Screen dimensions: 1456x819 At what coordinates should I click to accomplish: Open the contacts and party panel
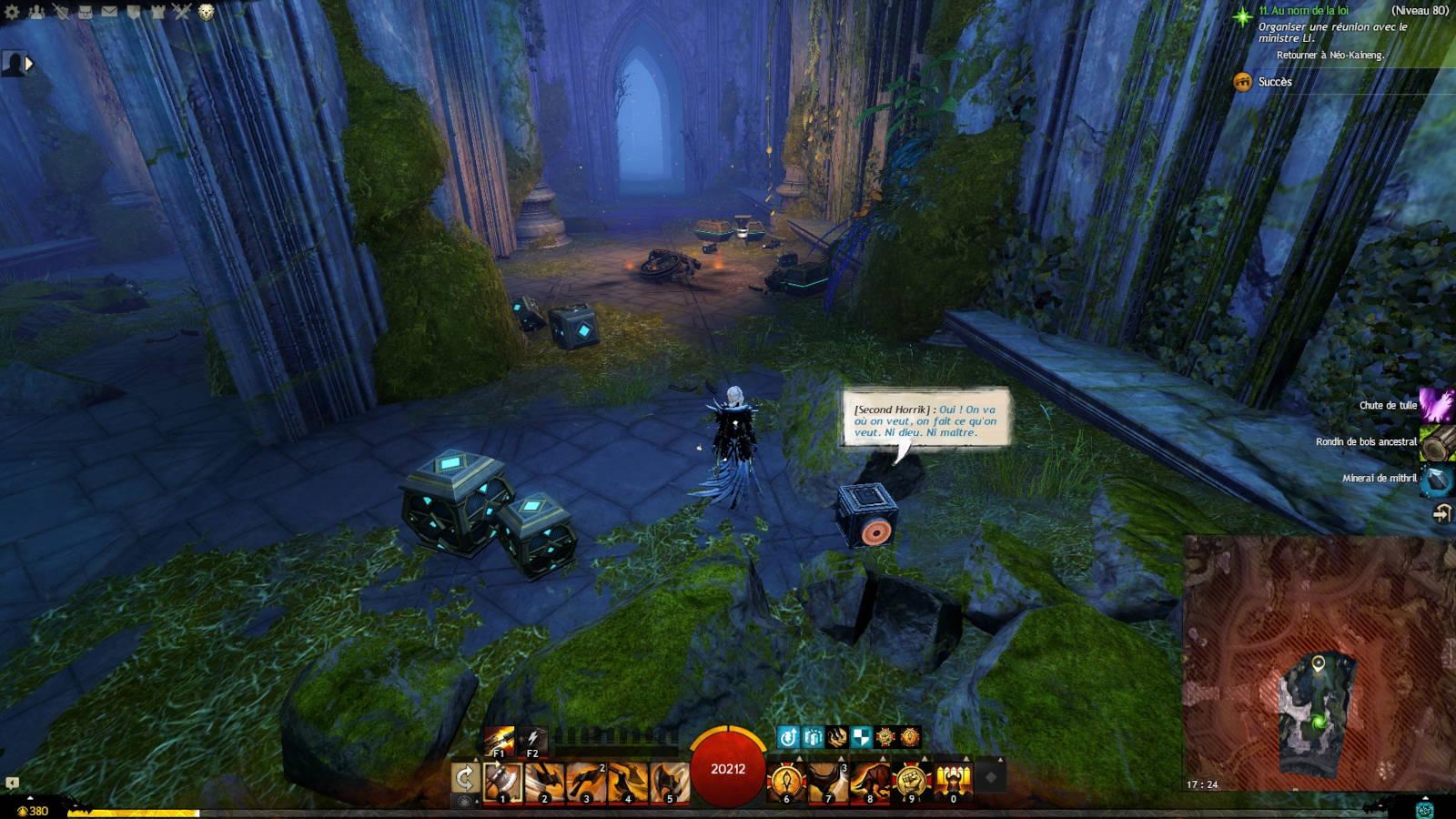point(36,12)
